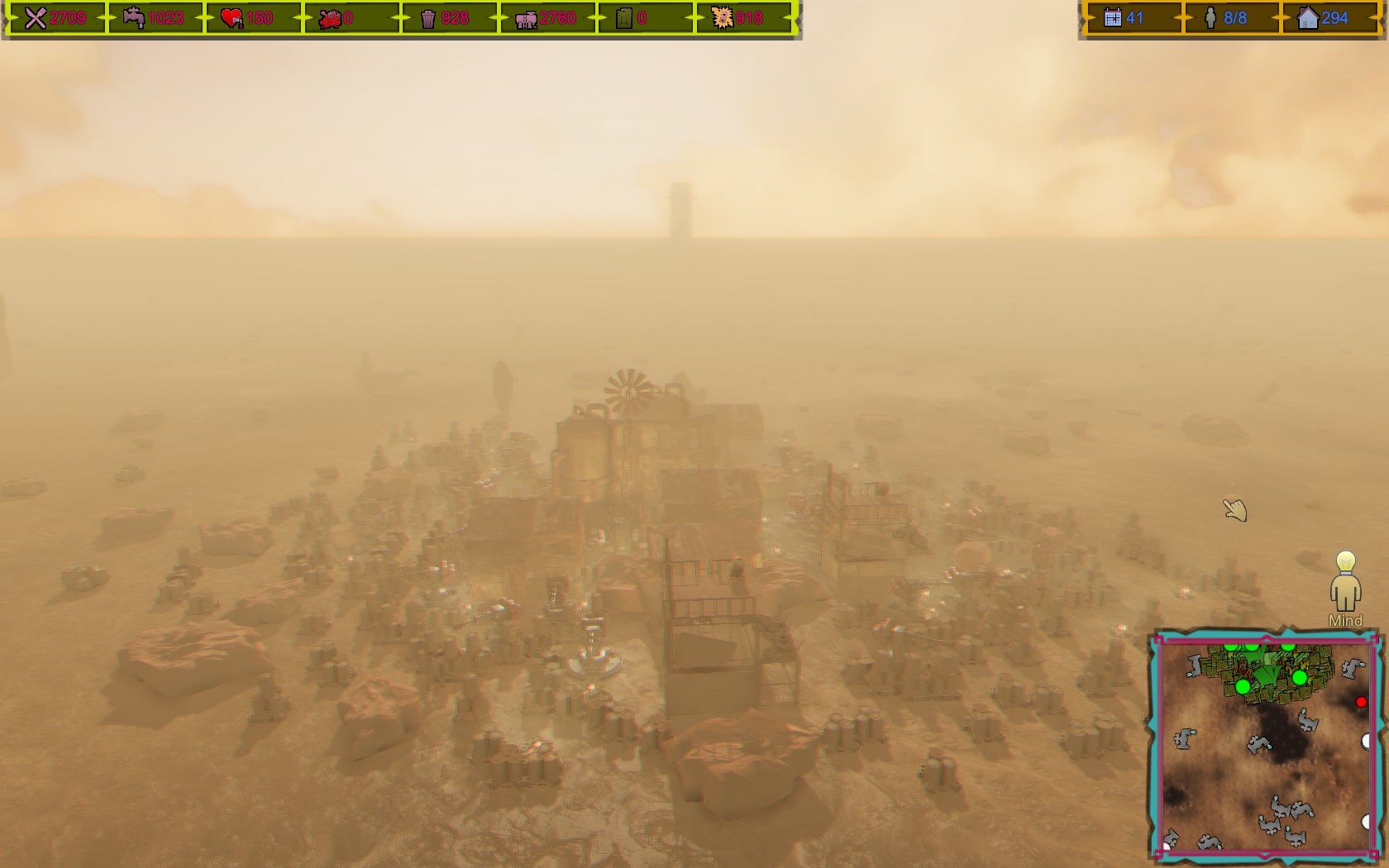The width and height of the screenshot is (1389, 868).
Task: Expand the arrow next to the calendar counter
Action: tap(1181, 17)
